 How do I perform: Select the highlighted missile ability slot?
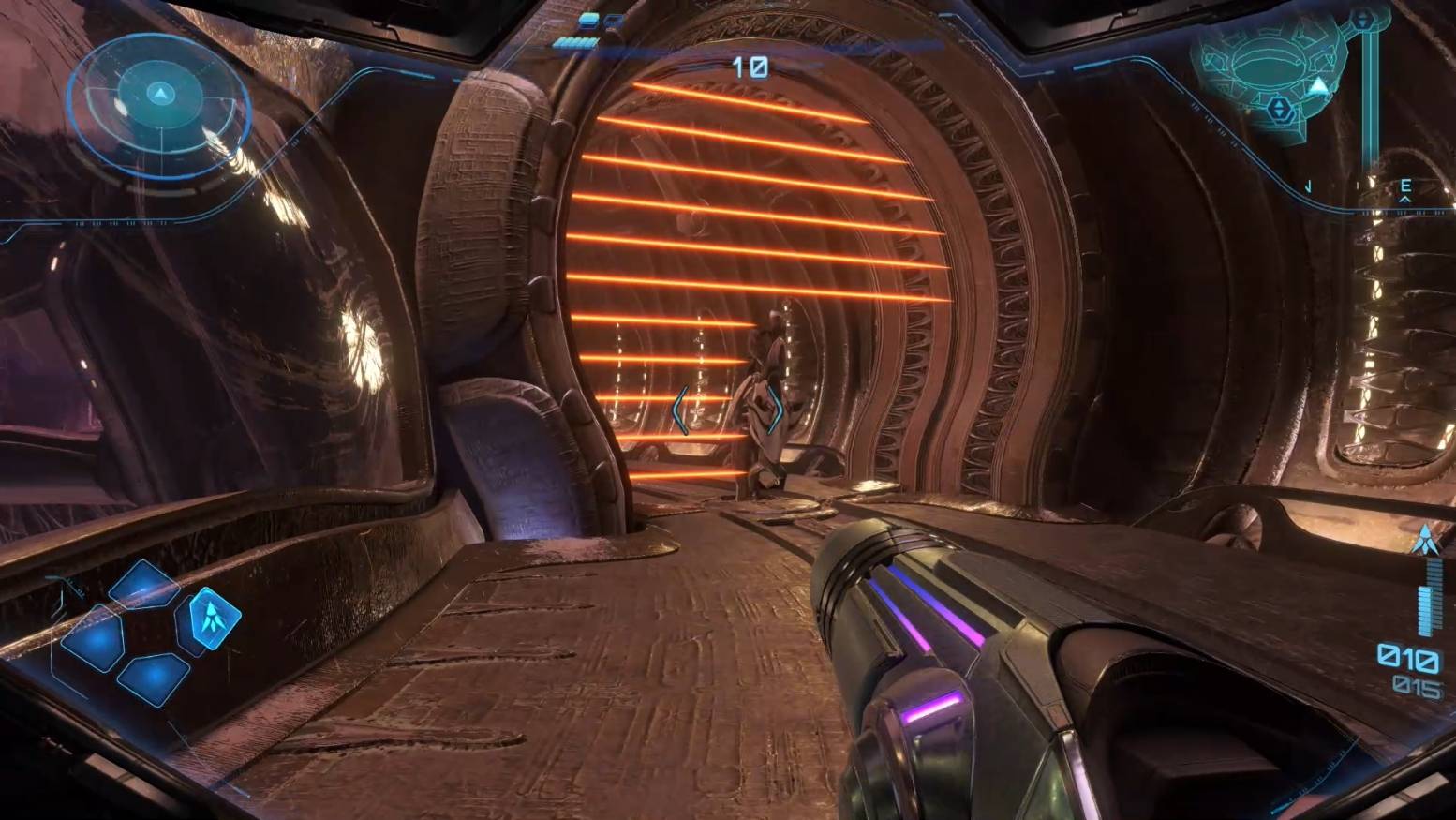pos(215,618)
